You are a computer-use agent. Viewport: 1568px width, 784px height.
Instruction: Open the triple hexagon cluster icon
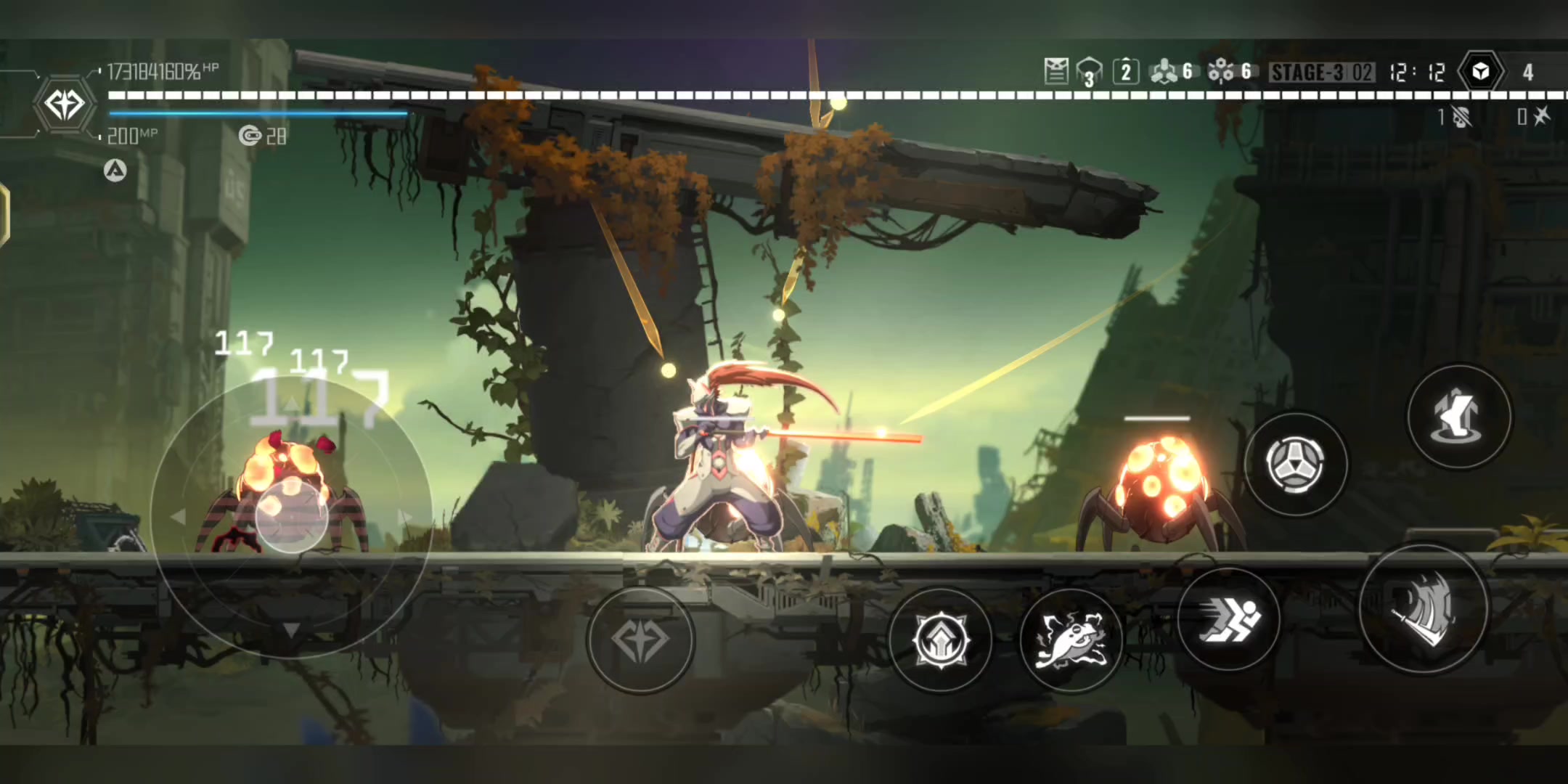[x=1164, y=72]
